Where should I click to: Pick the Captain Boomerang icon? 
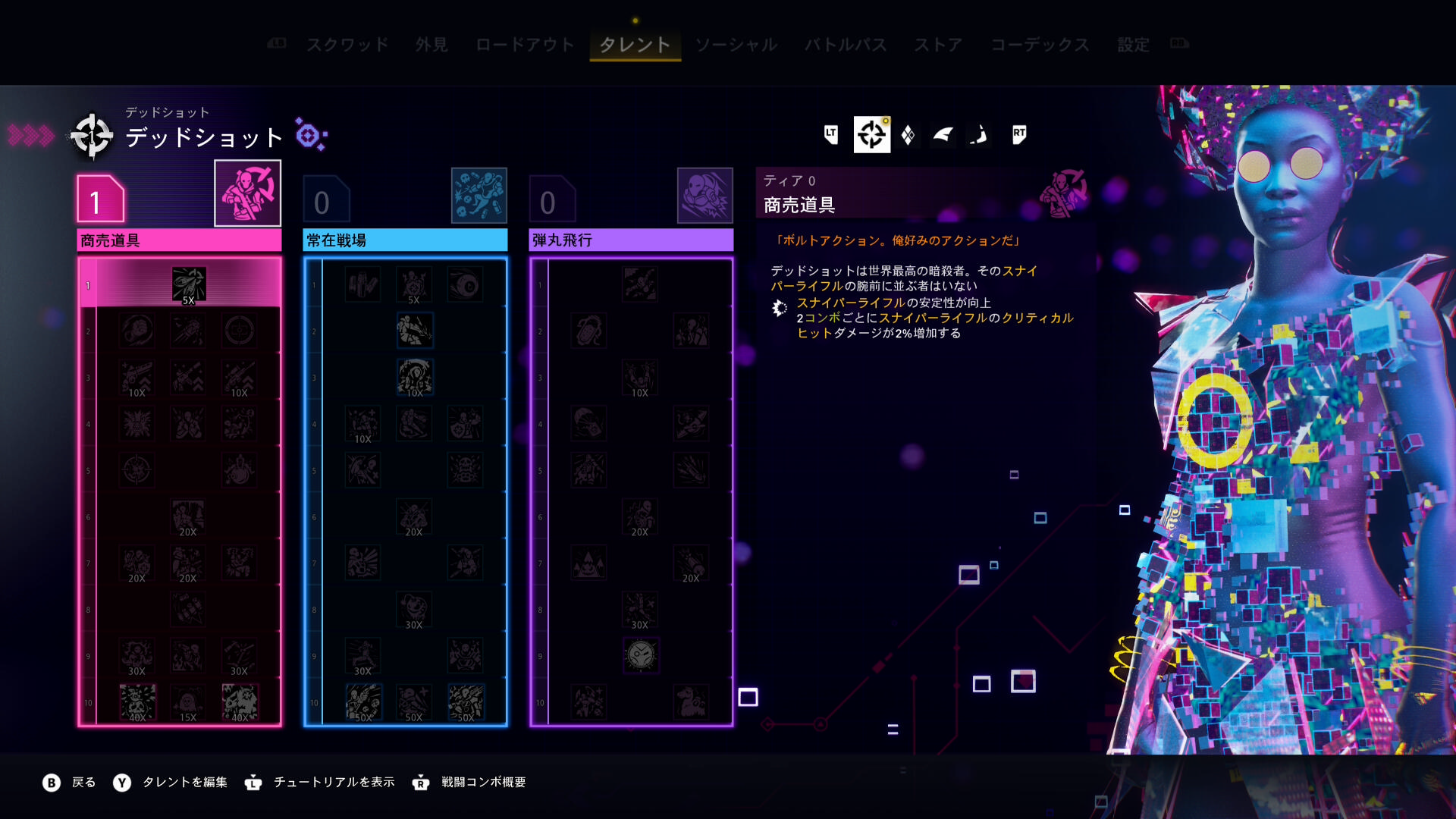[x=978, y=135]
